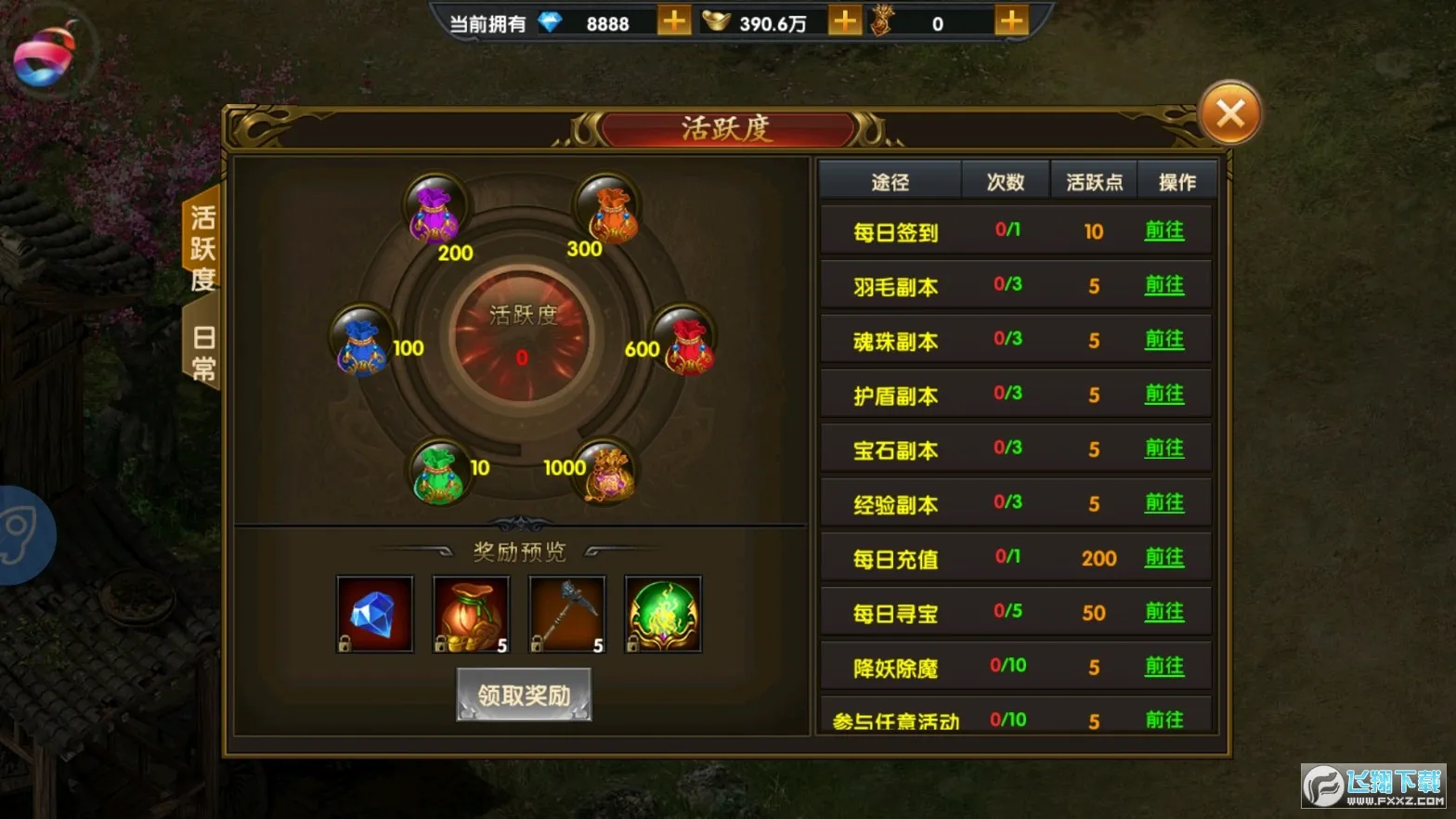The image size is (1456, 819).
Task: Click the plus icon beside the third currency slot
Action: (1010, 19)
